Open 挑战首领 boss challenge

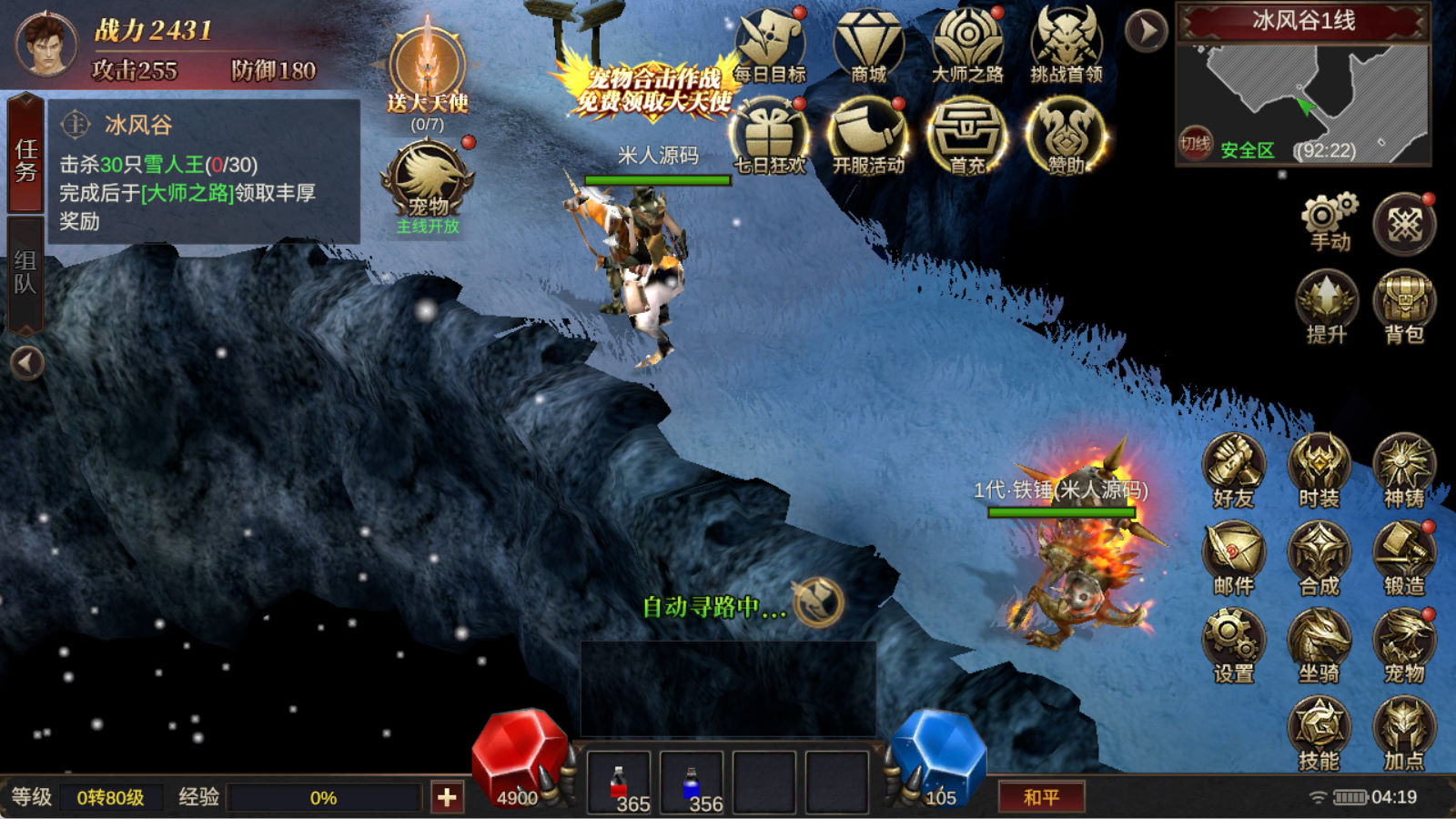coord(1066,47)
